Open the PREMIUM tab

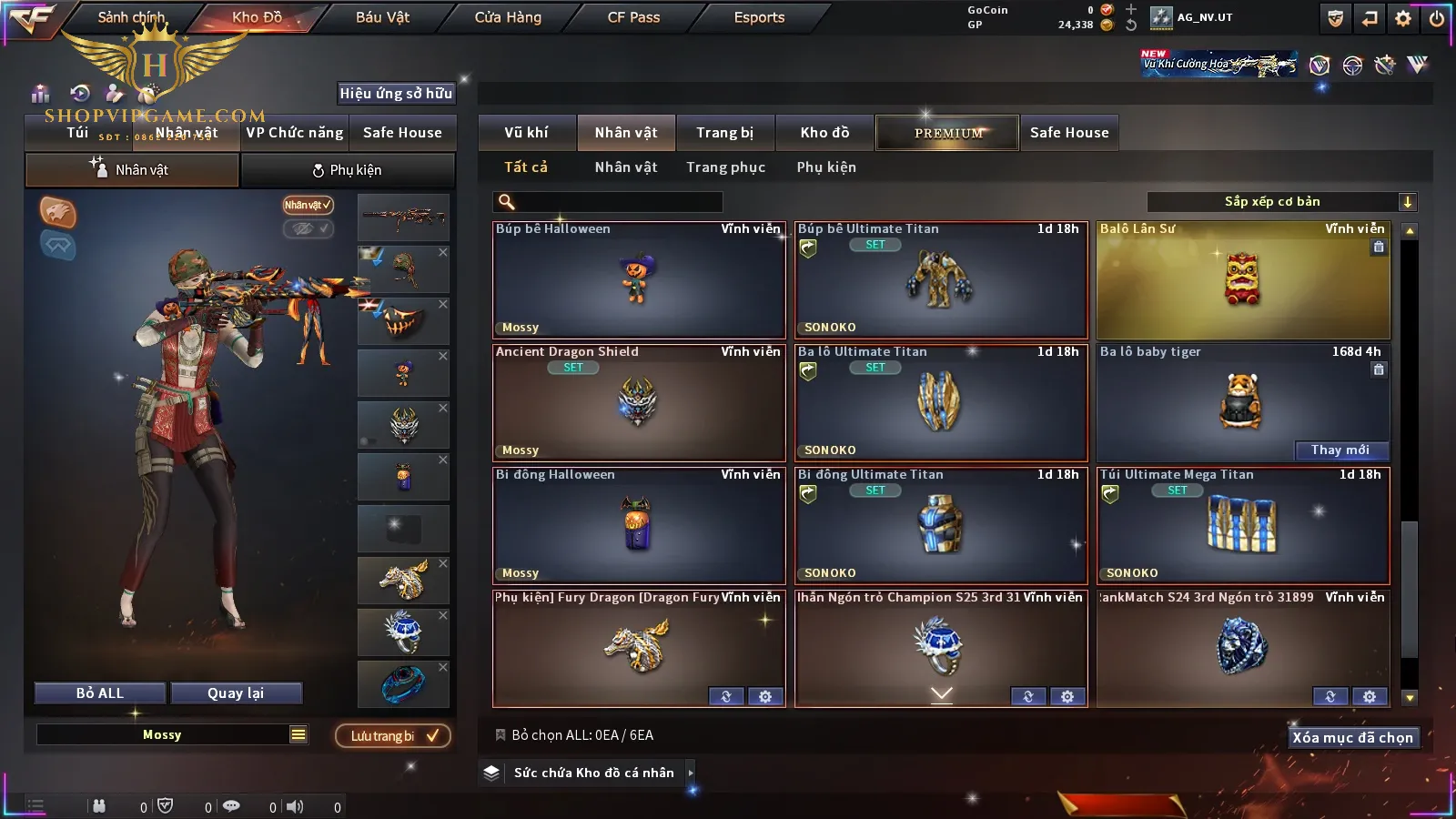947,133
